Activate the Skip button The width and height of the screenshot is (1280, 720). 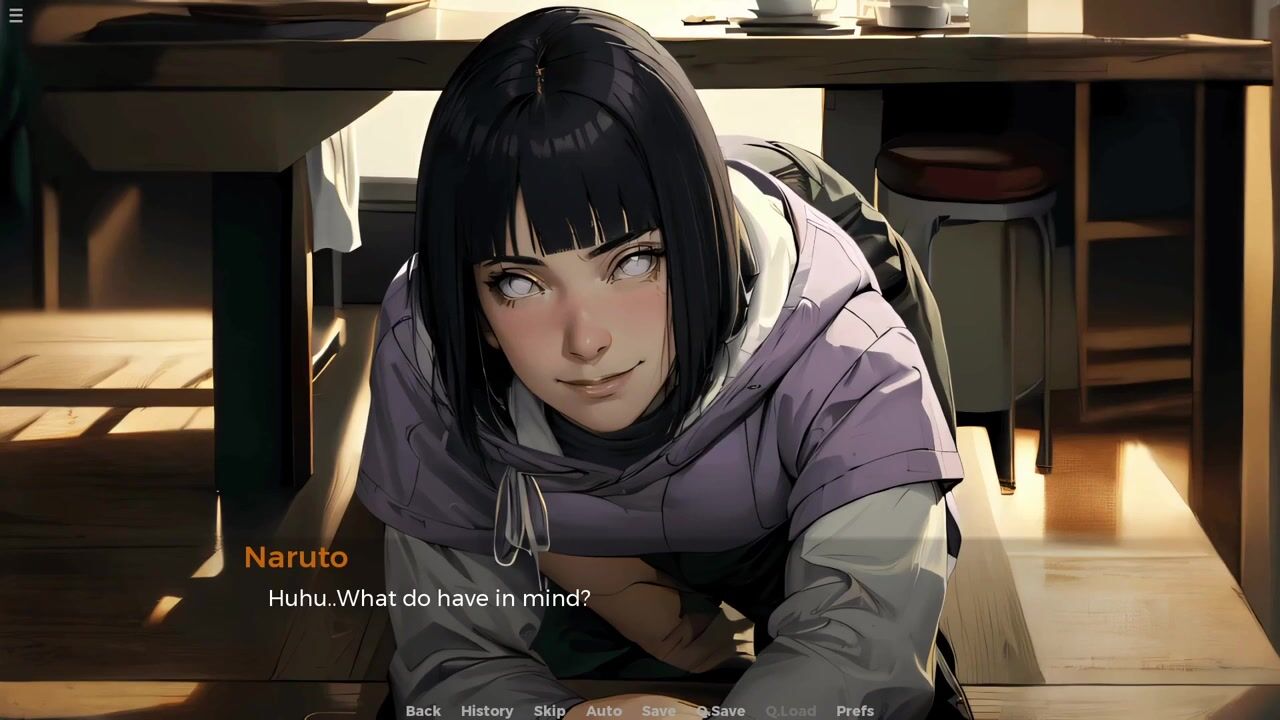[549, 711]
